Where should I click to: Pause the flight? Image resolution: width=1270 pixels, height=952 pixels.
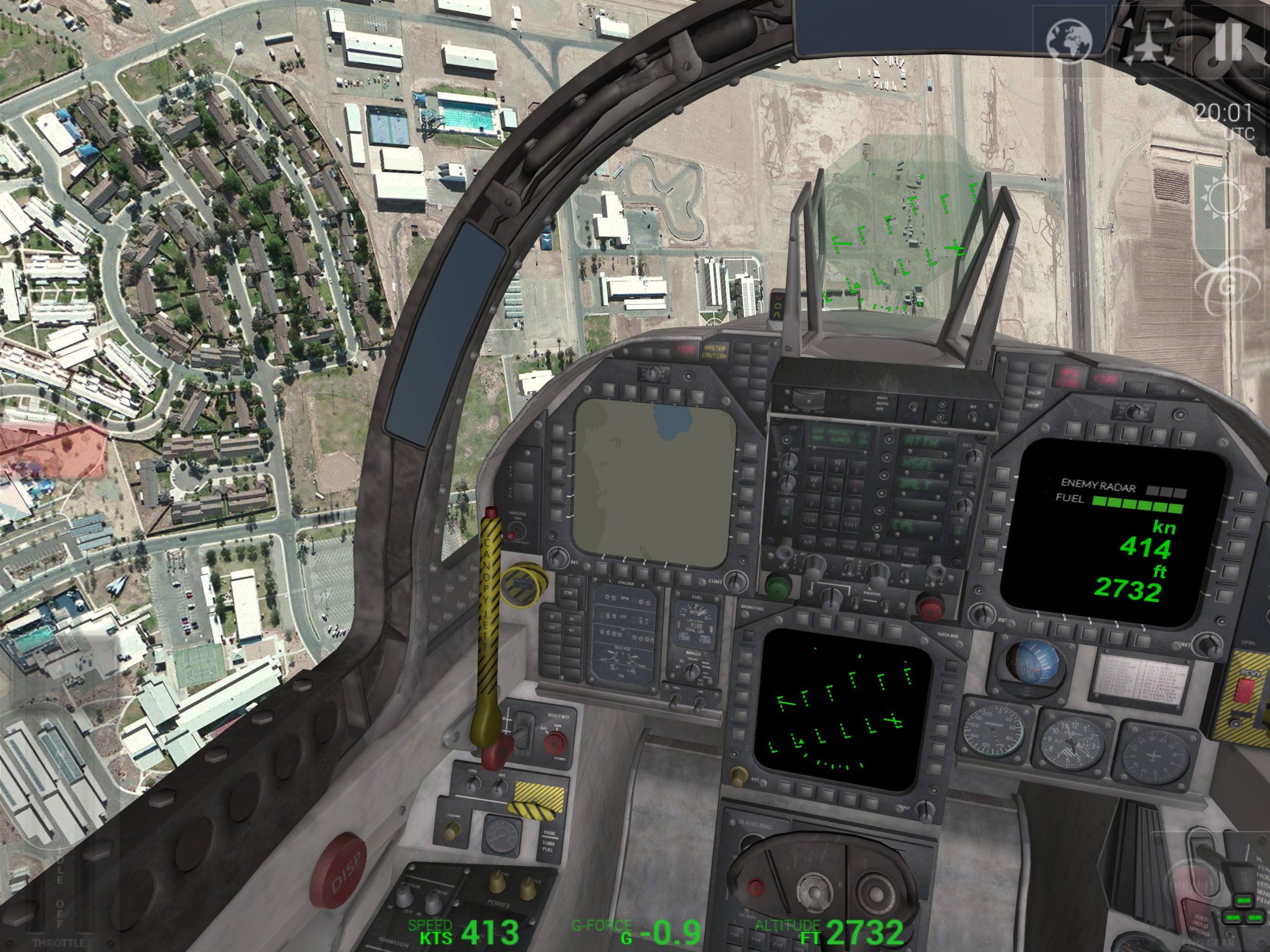[x=1230, y=41]
